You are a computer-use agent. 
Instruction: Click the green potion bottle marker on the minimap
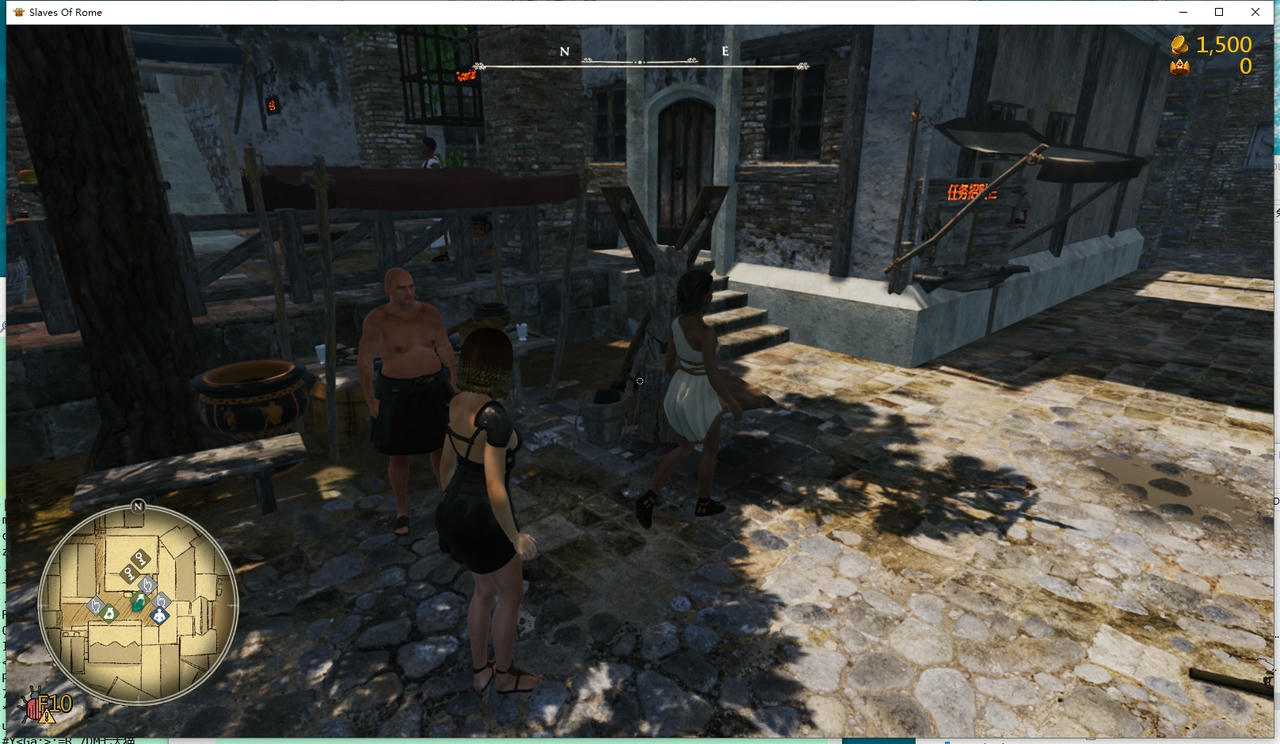[138, 601]
